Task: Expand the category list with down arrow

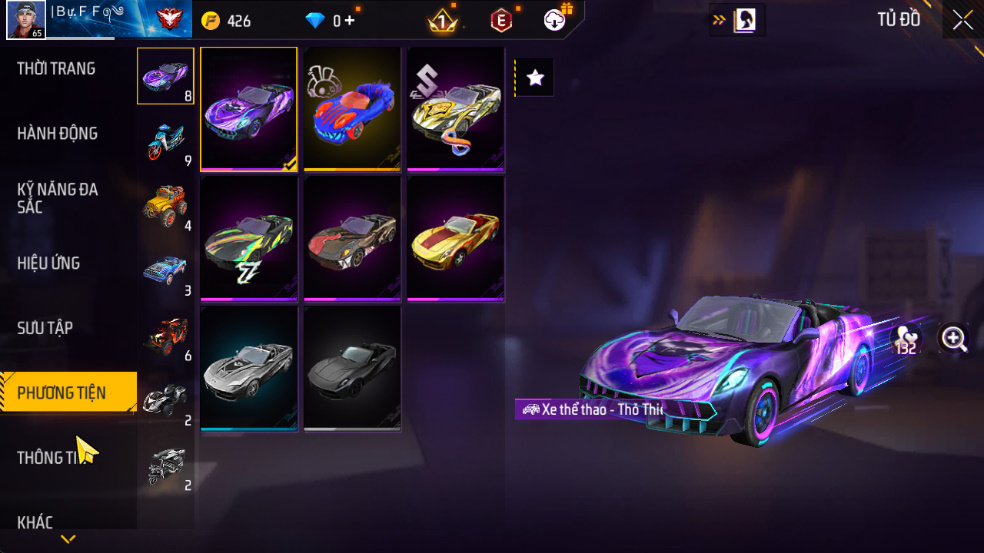Action: [68, 539]
